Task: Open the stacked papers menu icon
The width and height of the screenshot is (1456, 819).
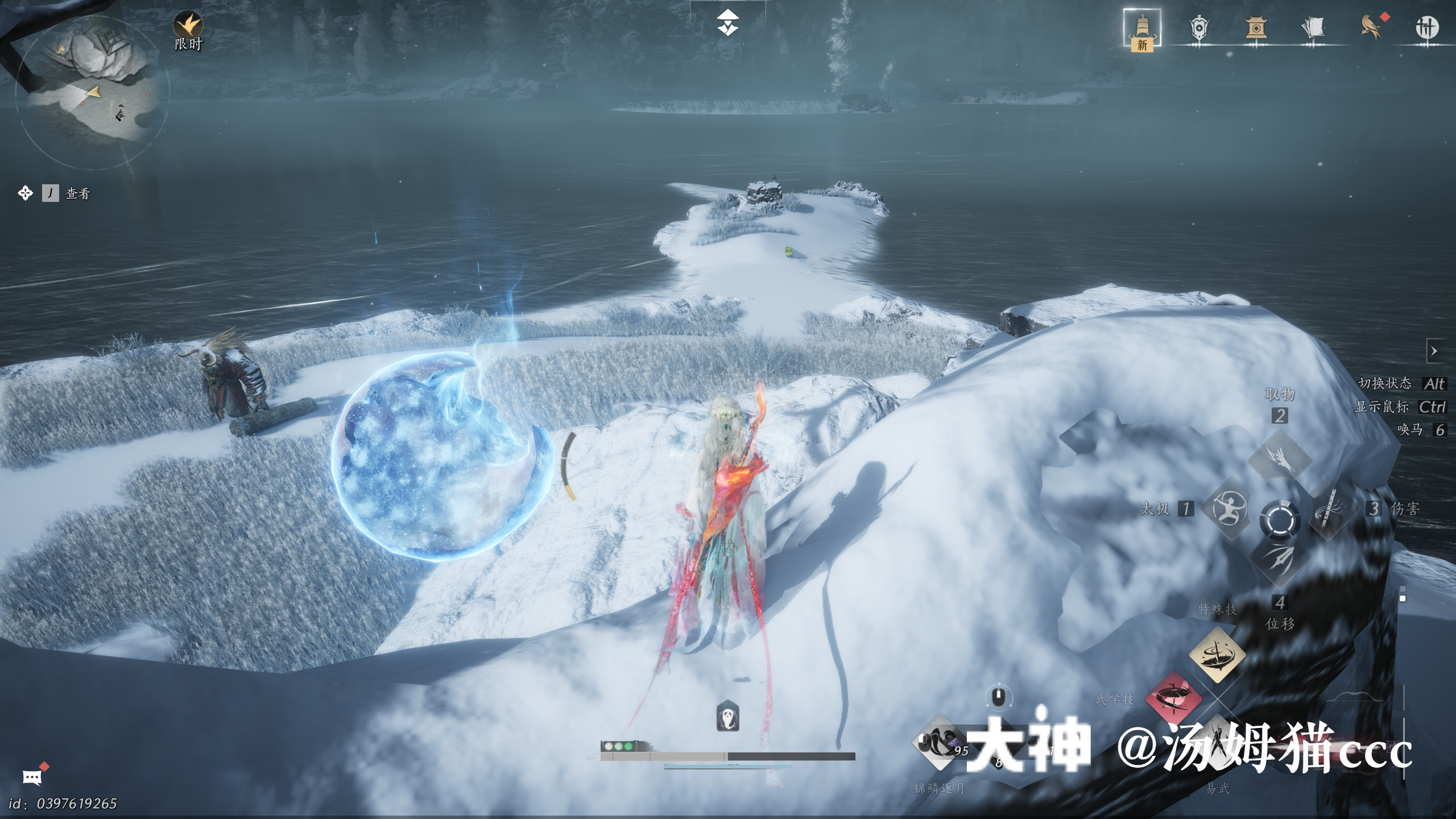Action: 1313,28
